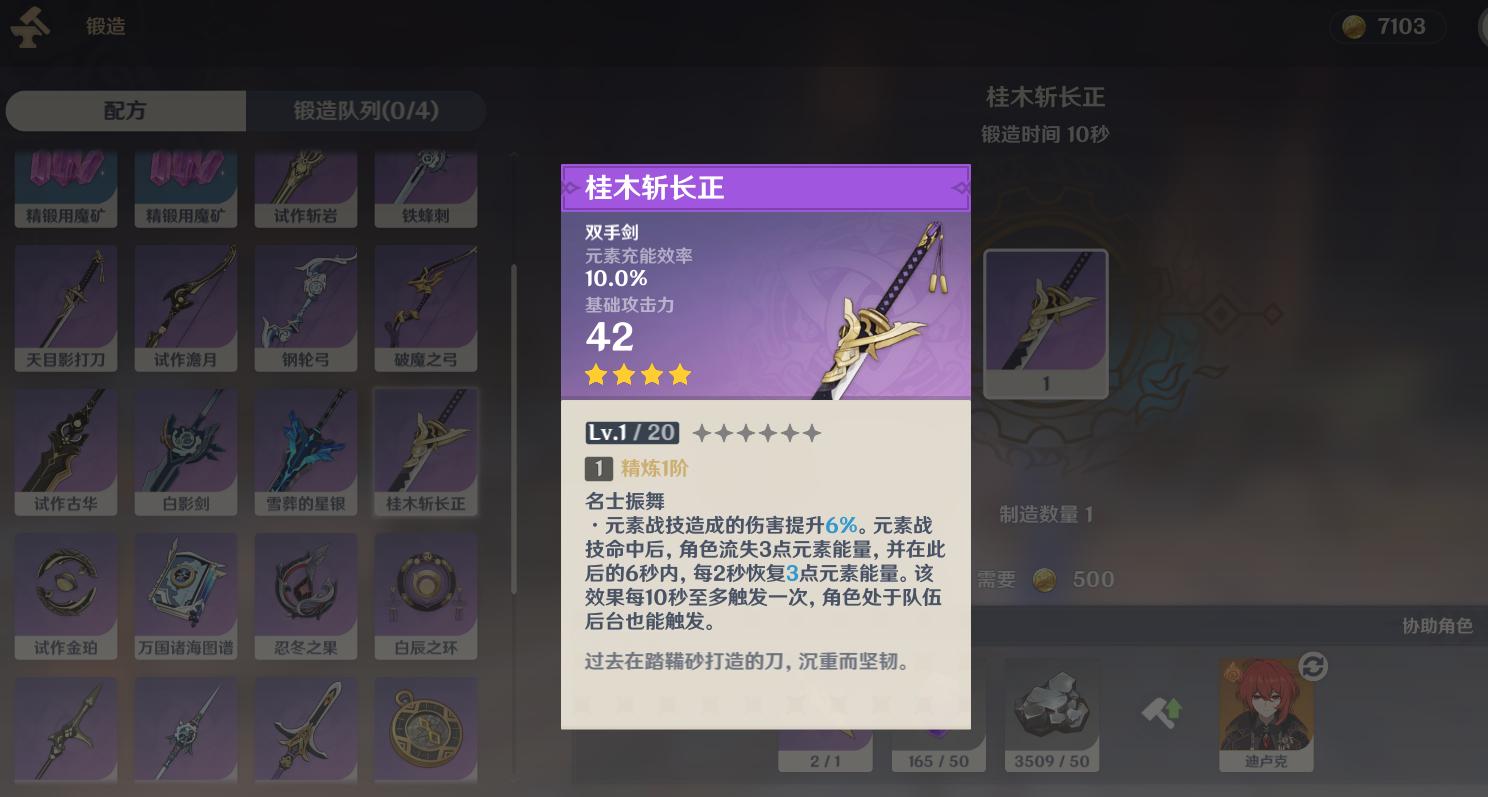Screen dimensions: 1488x797
Task: Open the 破魔之弓 recipe details
Action: [426, 305]
